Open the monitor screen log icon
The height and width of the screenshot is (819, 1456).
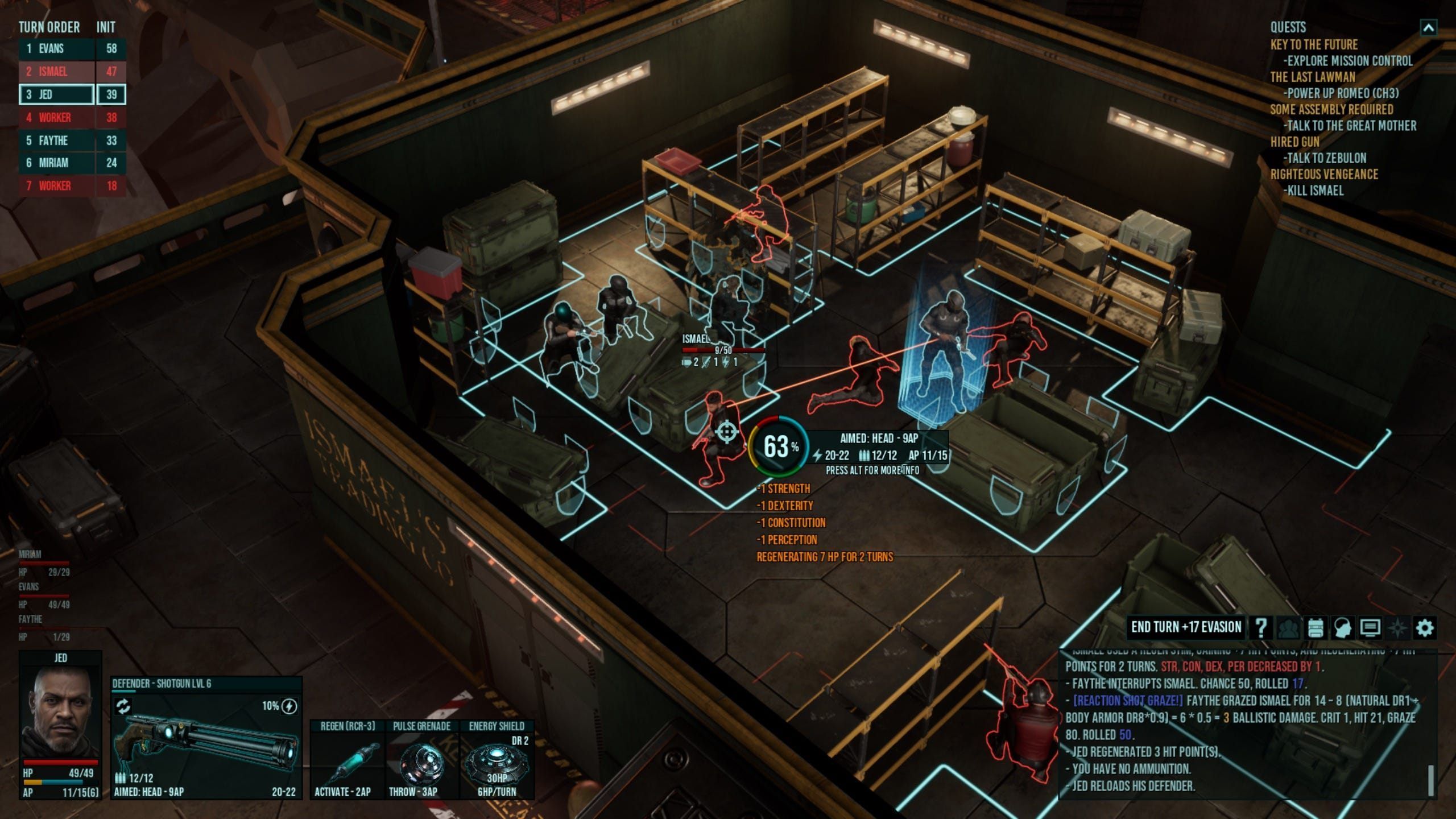click(x=1370, y=628)
